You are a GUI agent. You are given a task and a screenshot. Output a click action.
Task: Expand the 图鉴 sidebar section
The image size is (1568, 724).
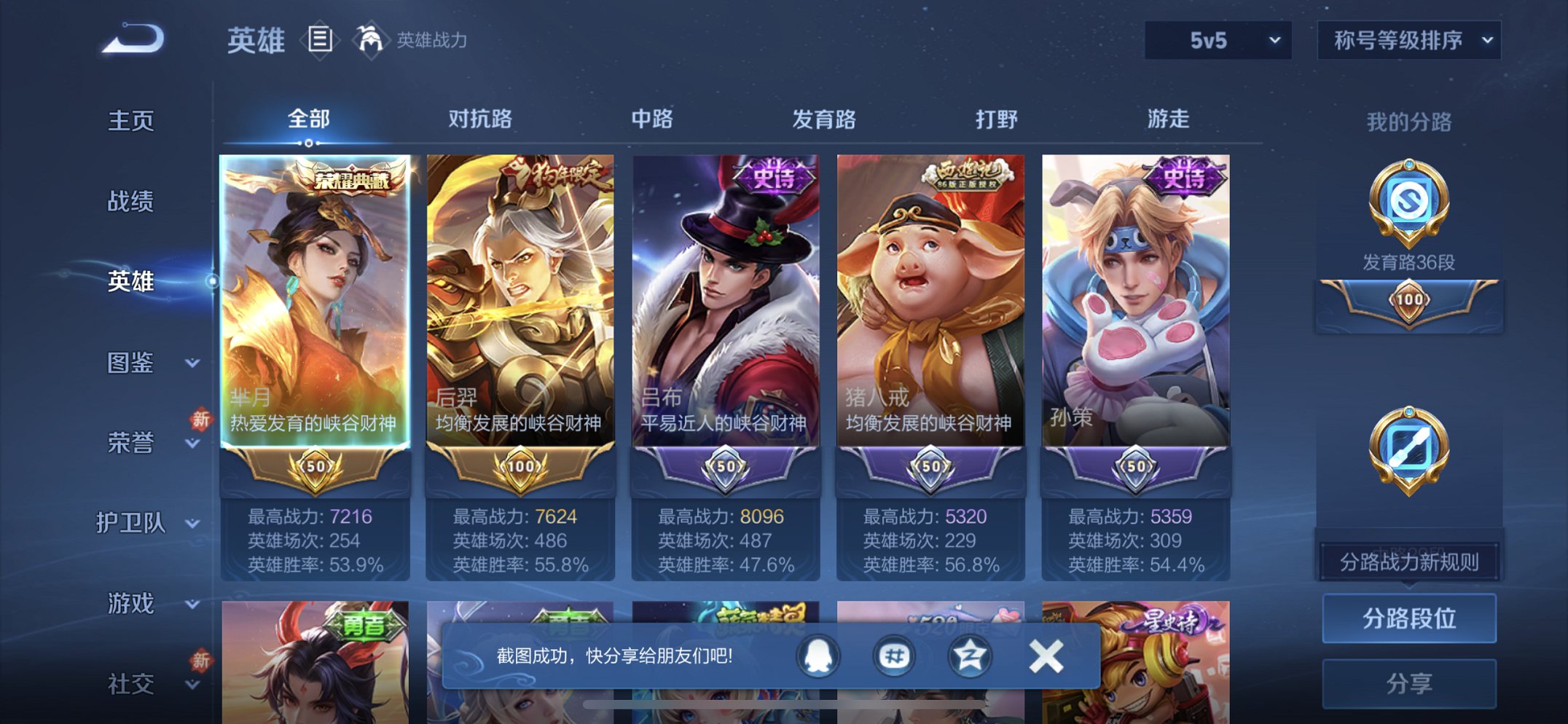click(x=135, y=363)
